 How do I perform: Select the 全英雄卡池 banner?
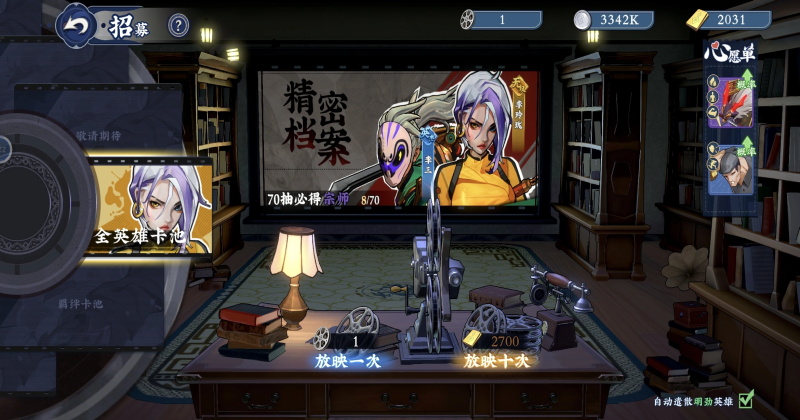148,210
